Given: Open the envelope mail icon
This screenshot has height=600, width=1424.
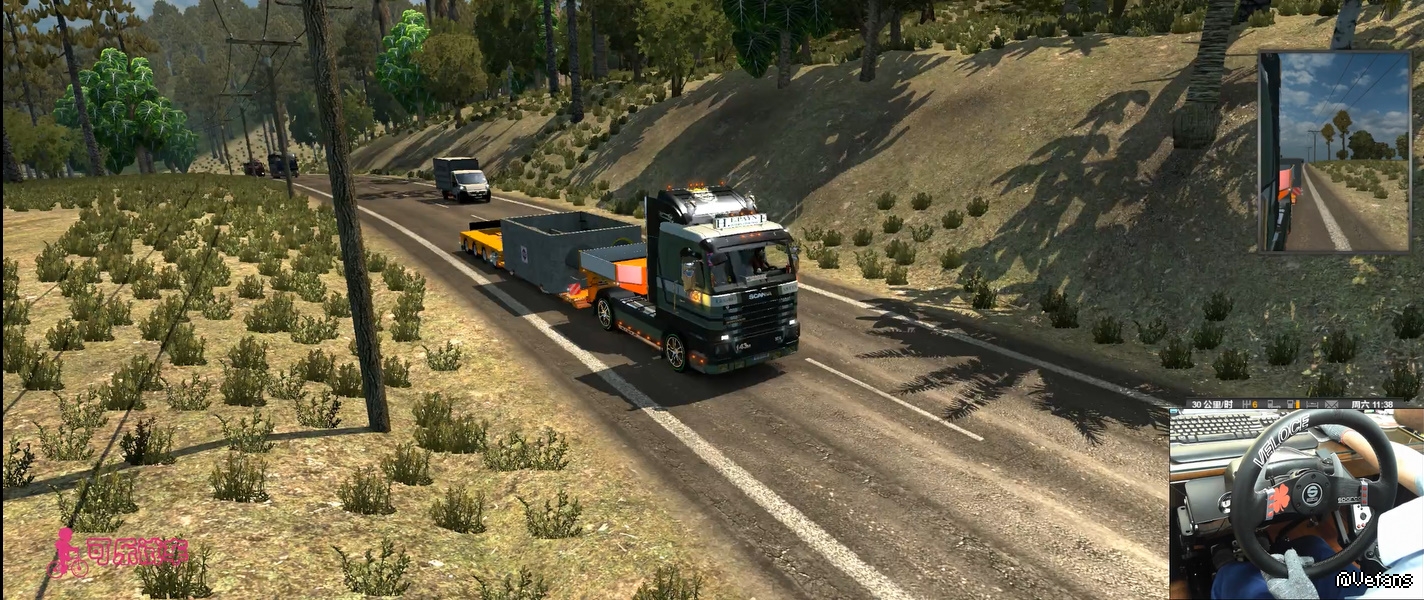Looking at the screenshot, I should point(1331,404).
